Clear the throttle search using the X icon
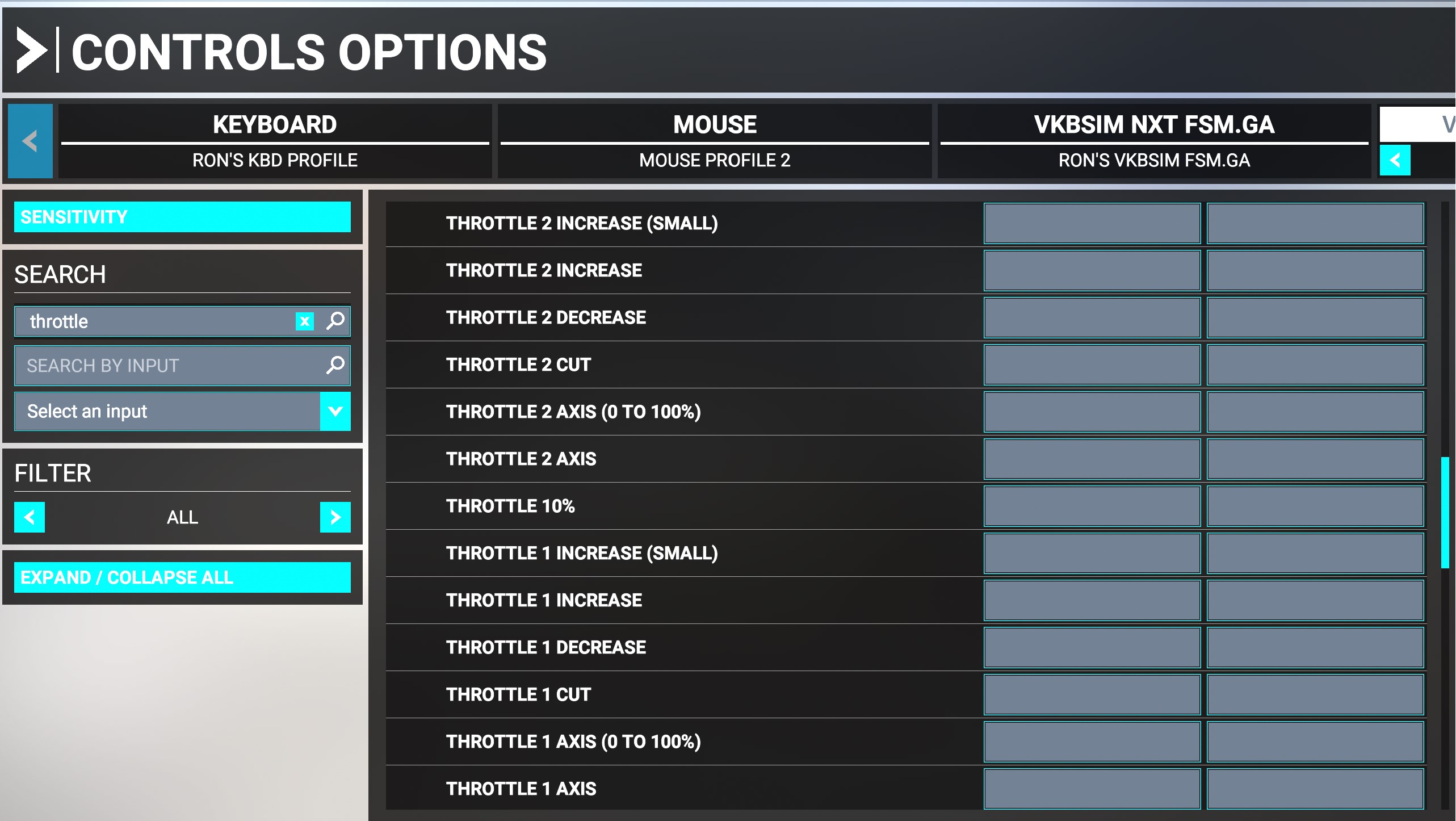1456x821 pixels. [305, 321]
